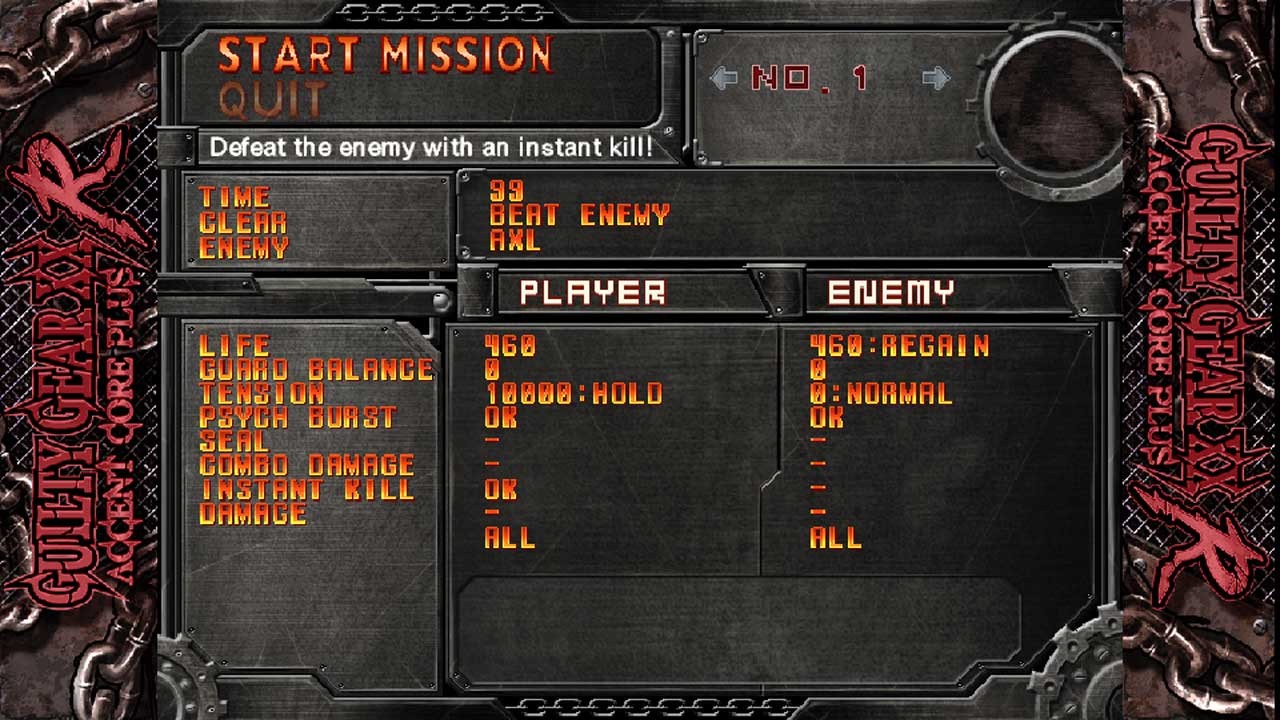
Task: Advance to the next mission number
Action: click(x=936, y=78)
